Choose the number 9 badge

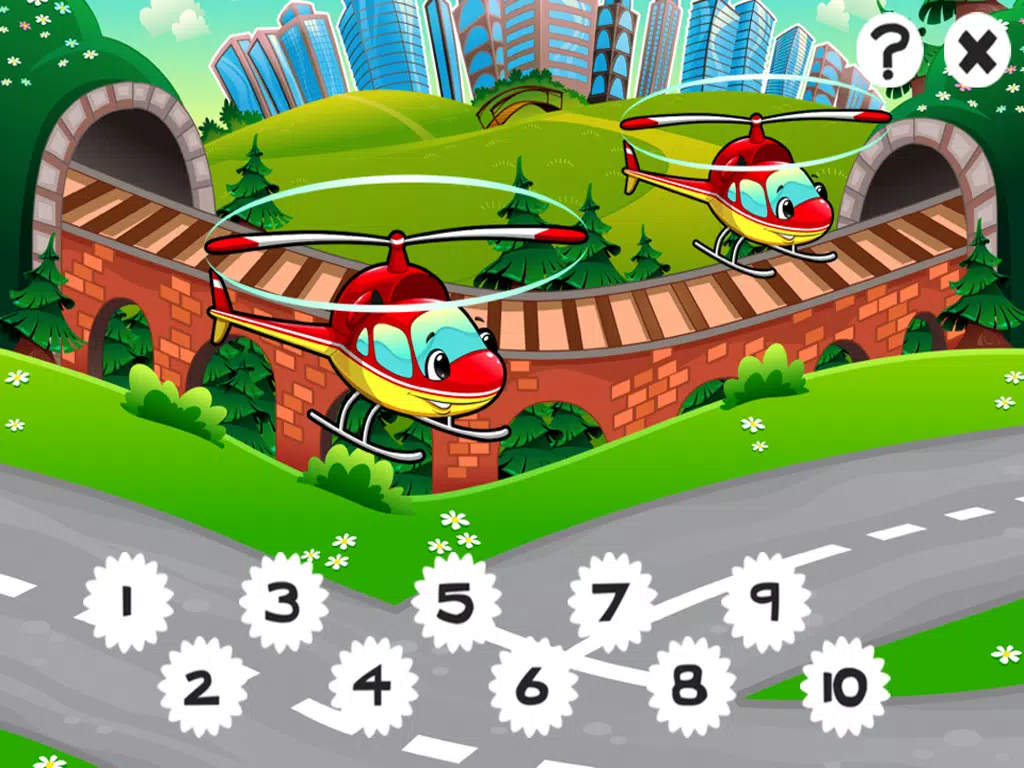tap(766, 602)
